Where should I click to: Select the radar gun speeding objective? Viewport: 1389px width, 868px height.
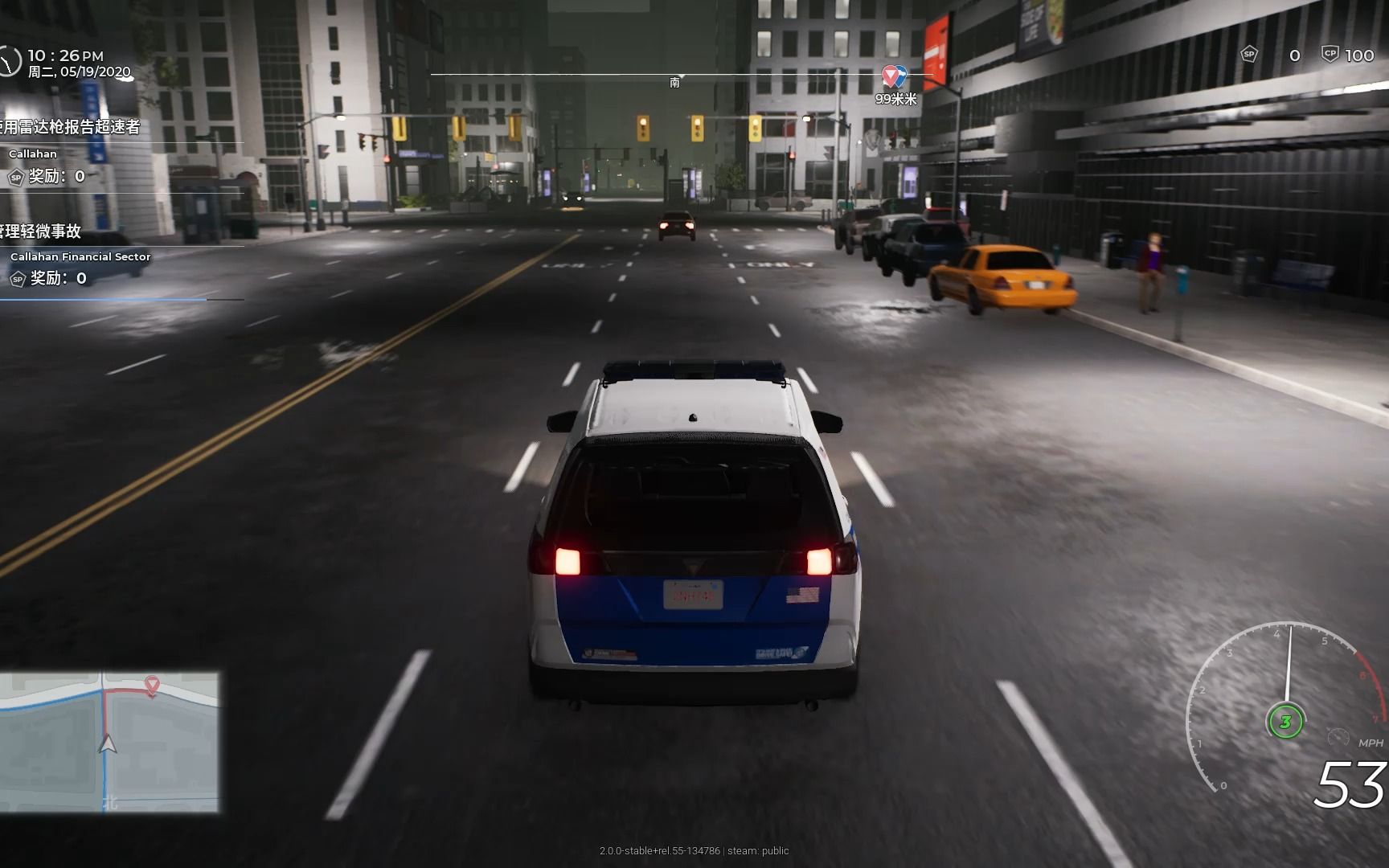71,127
